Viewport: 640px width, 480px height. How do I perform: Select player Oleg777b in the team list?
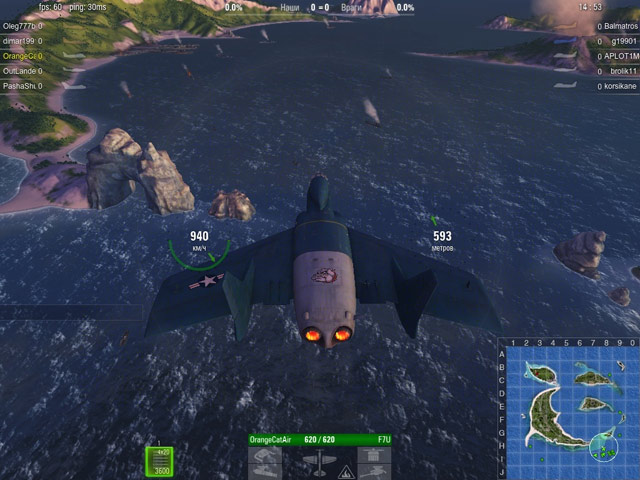tap(22, 26)
